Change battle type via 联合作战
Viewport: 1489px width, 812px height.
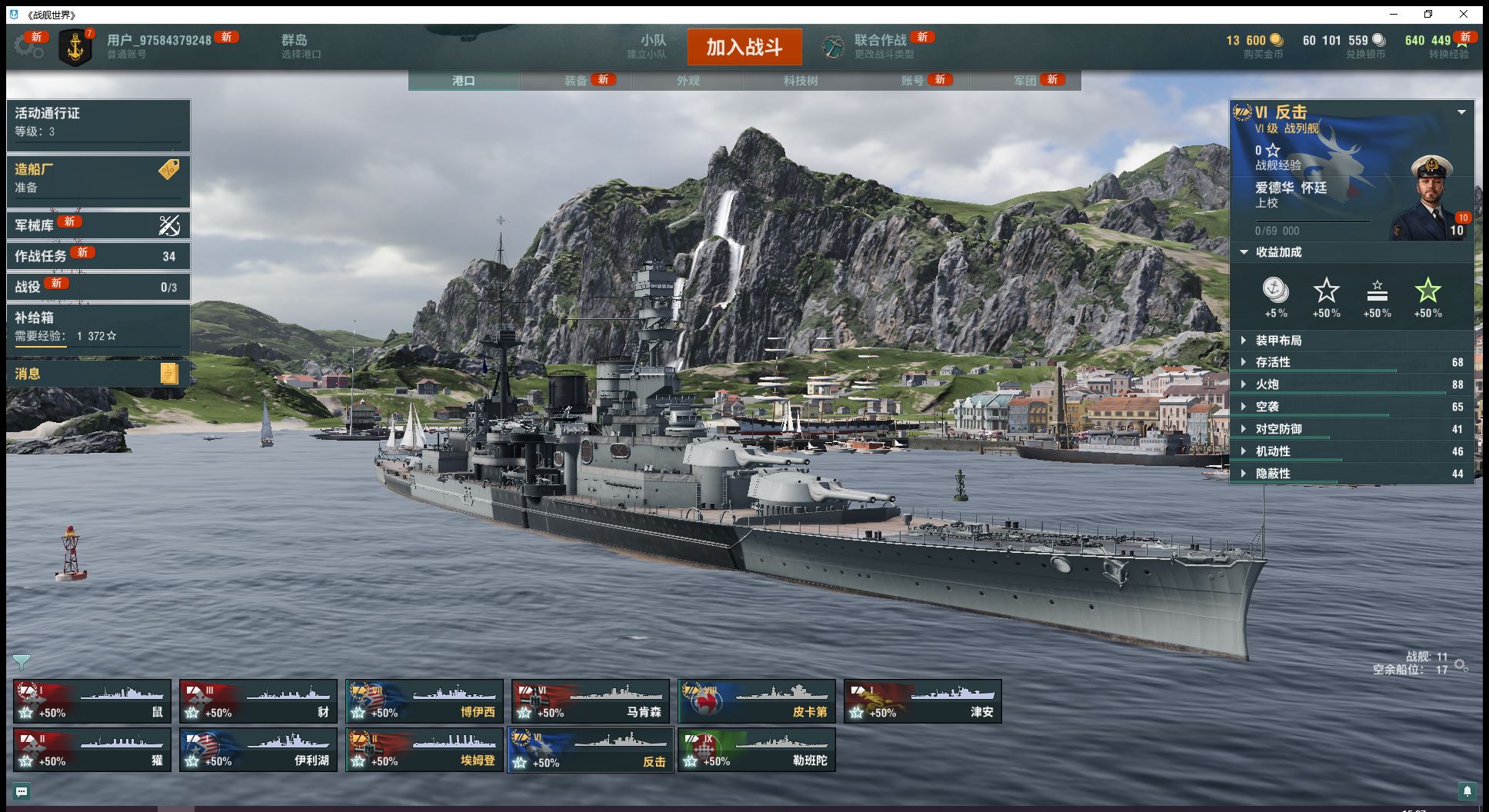click(x=880, y=46)
